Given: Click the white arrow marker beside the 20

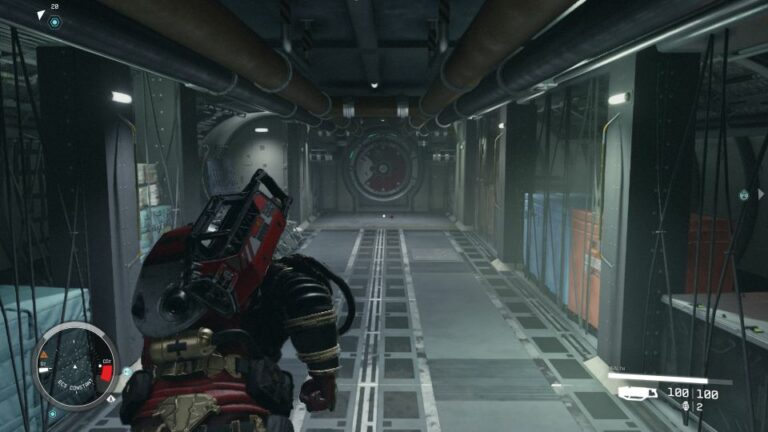Looking at the screenshot, I should point(39,15).
